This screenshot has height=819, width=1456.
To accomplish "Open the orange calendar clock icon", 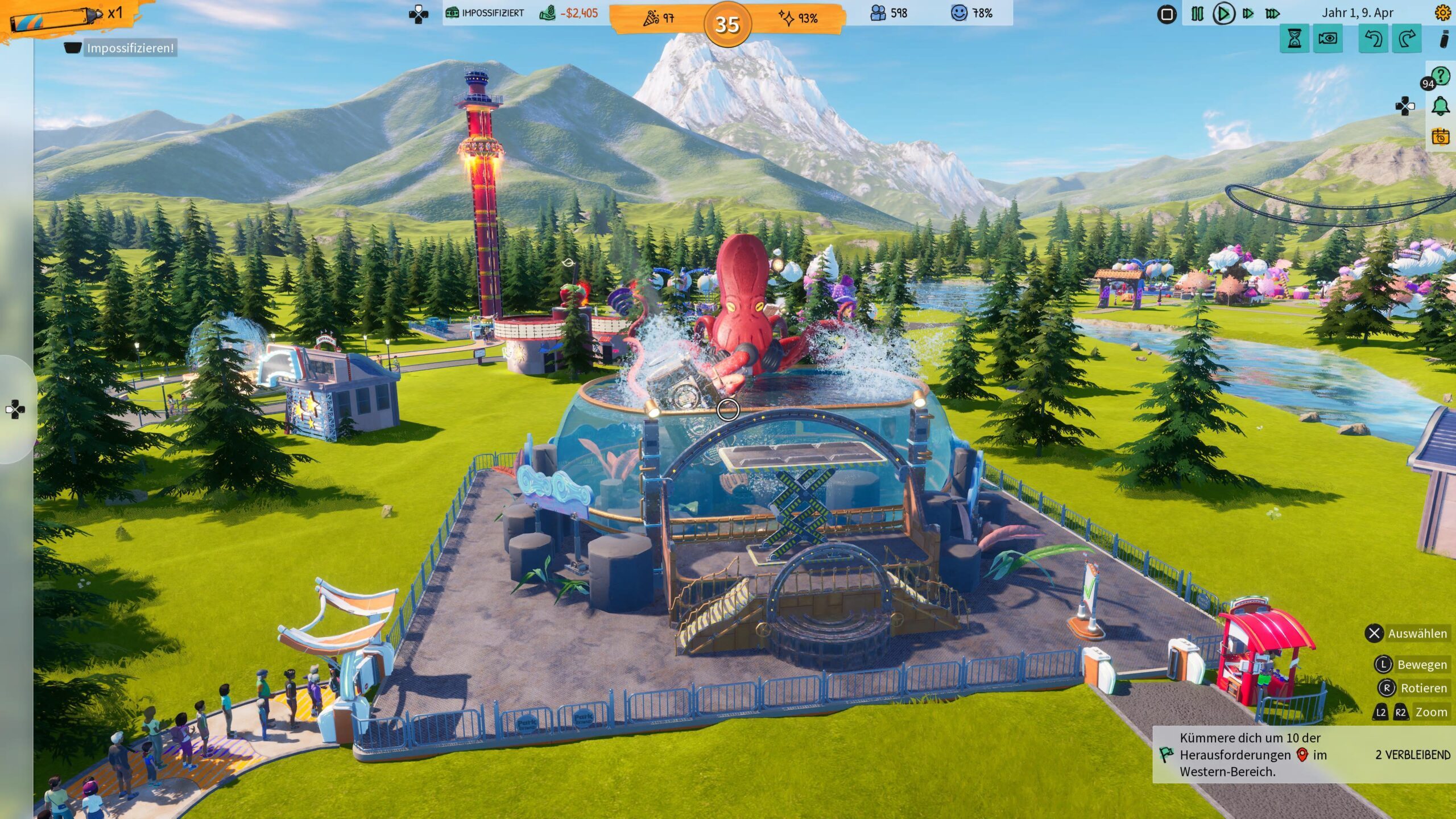I will point(1441,136).
